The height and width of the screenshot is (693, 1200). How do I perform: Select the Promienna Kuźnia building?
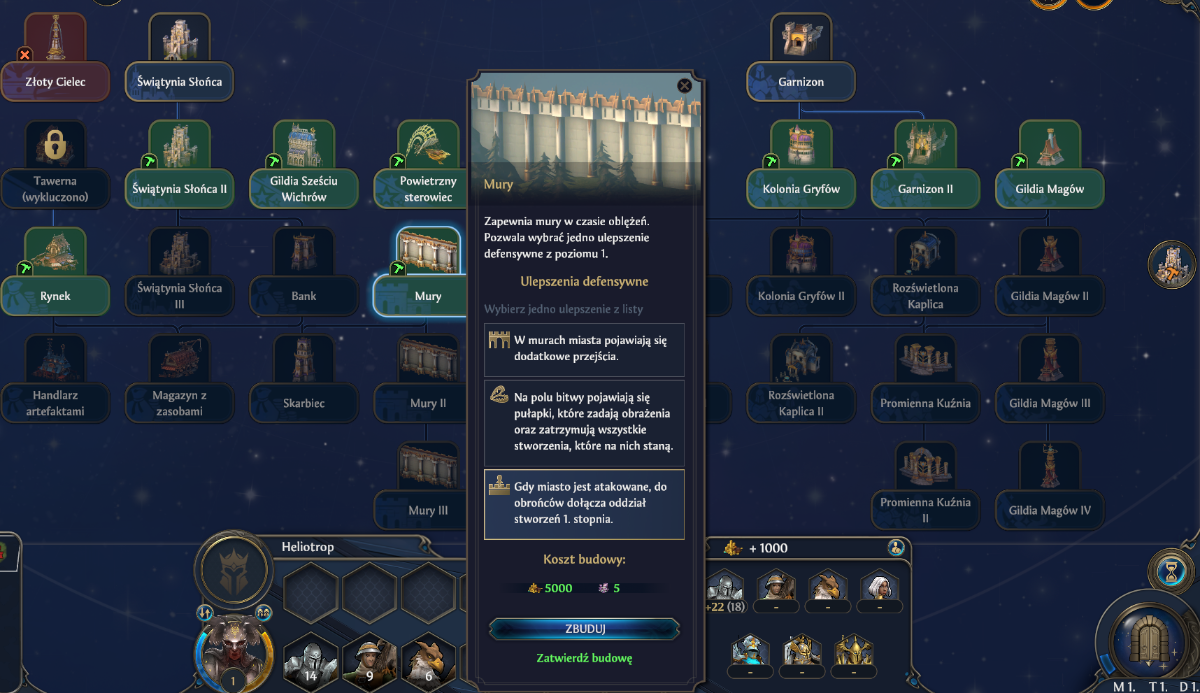925,403
